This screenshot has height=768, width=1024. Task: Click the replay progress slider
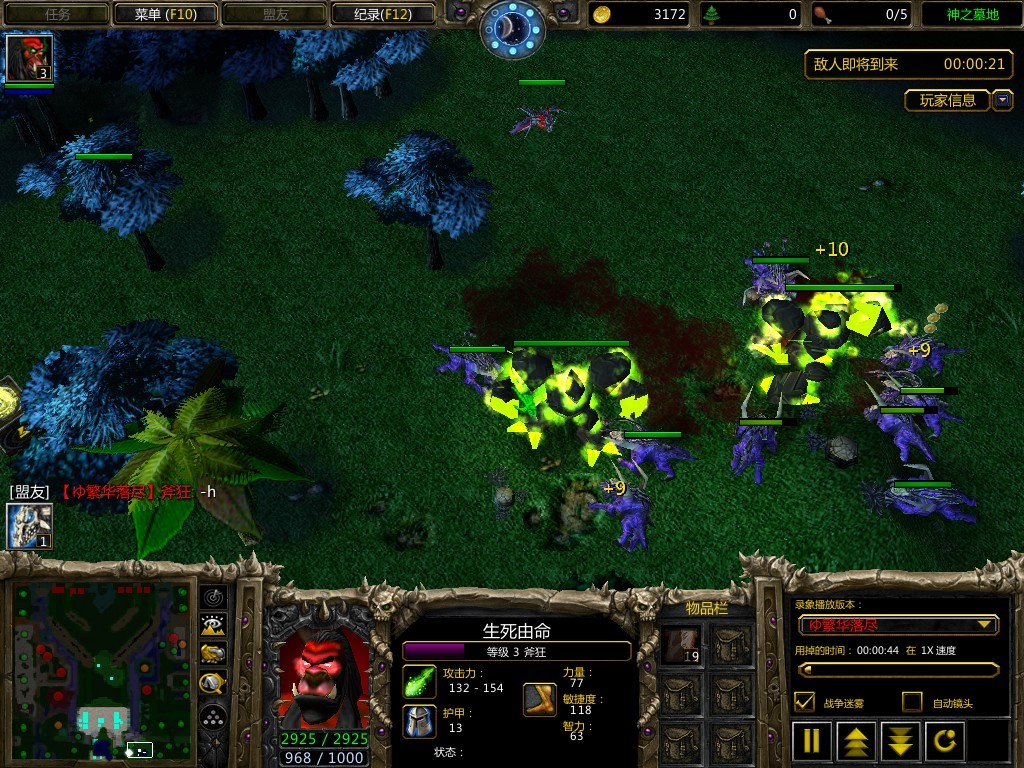897,670
